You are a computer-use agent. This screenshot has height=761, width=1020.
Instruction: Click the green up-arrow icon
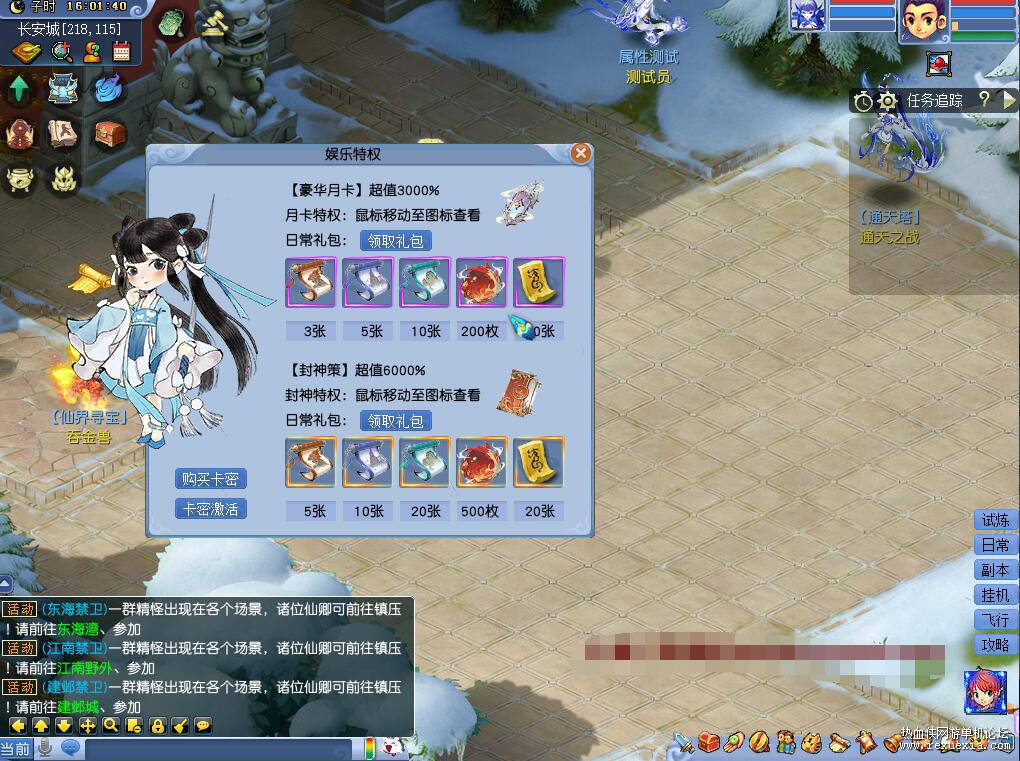19,89
